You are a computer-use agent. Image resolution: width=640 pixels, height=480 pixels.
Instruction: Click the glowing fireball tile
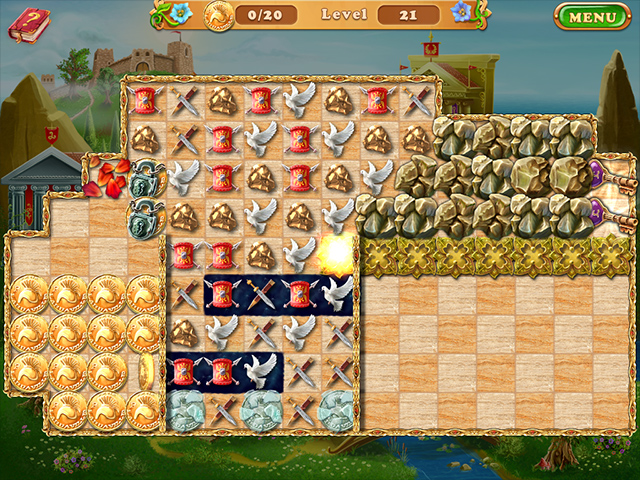point(336,250)
